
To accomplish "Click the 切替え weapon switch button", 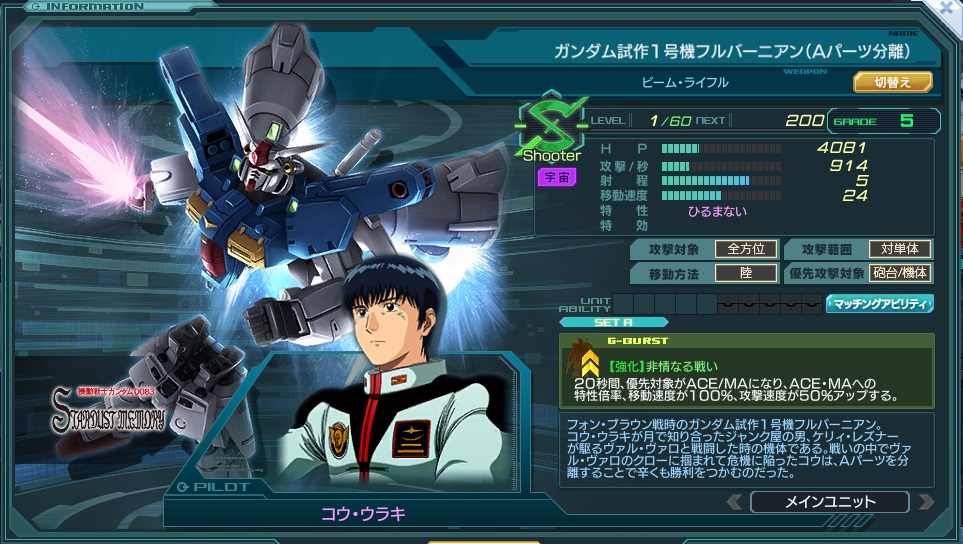I will [892, 82].
